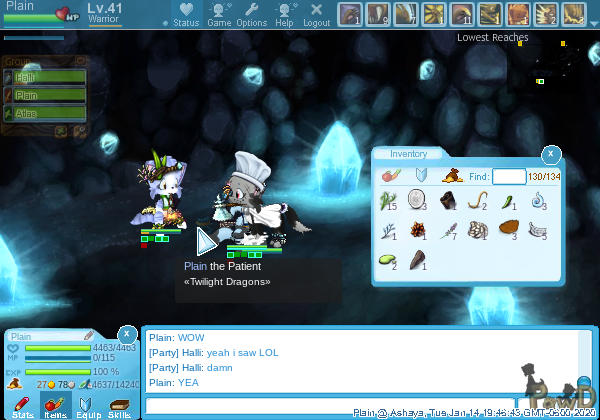The width and height of the screenshot is (600, 420).
Task: Select the pine cone item in inventory
Action: click(418, 230)
